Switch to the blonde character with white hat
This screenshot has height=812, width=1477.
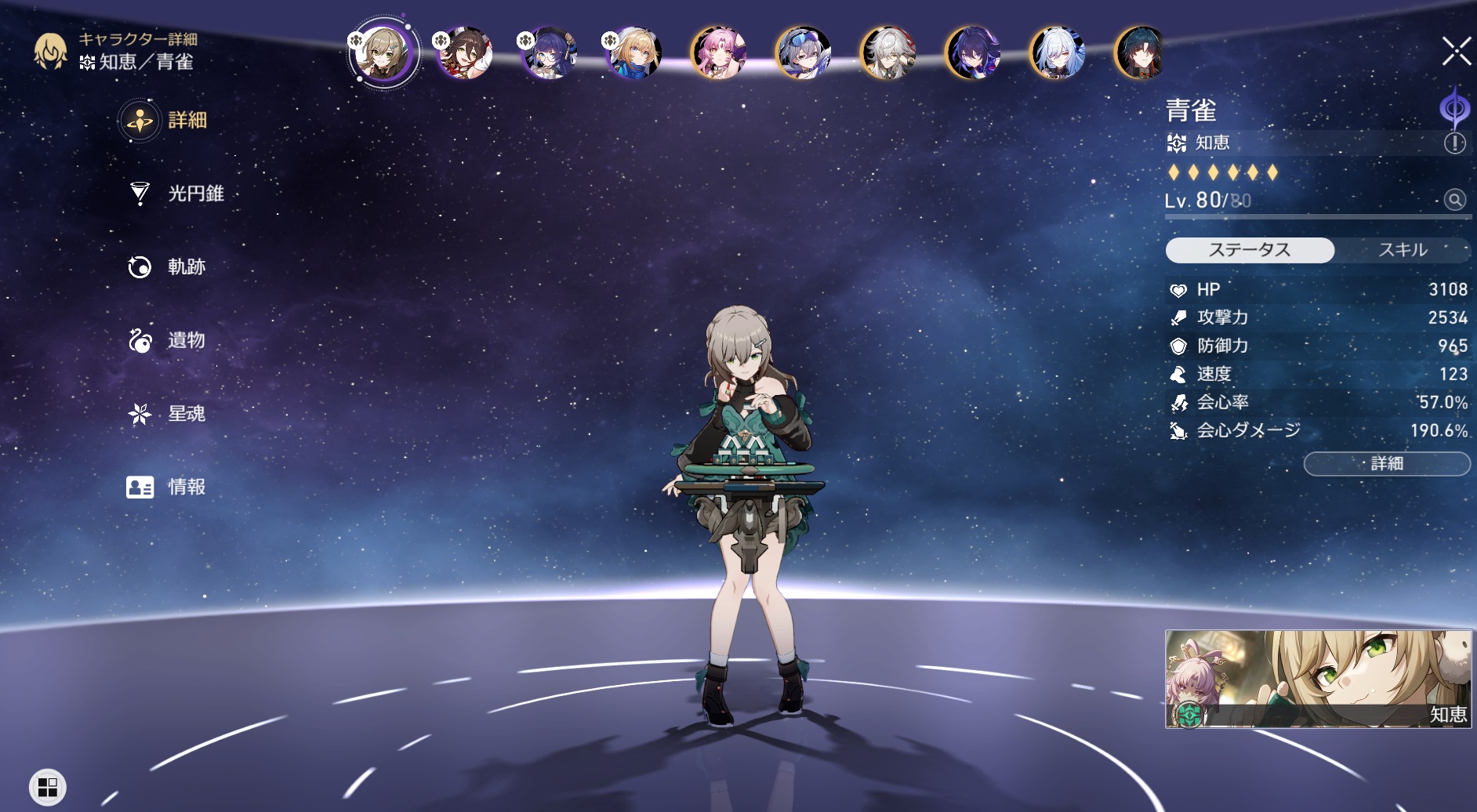click(633, 53)
